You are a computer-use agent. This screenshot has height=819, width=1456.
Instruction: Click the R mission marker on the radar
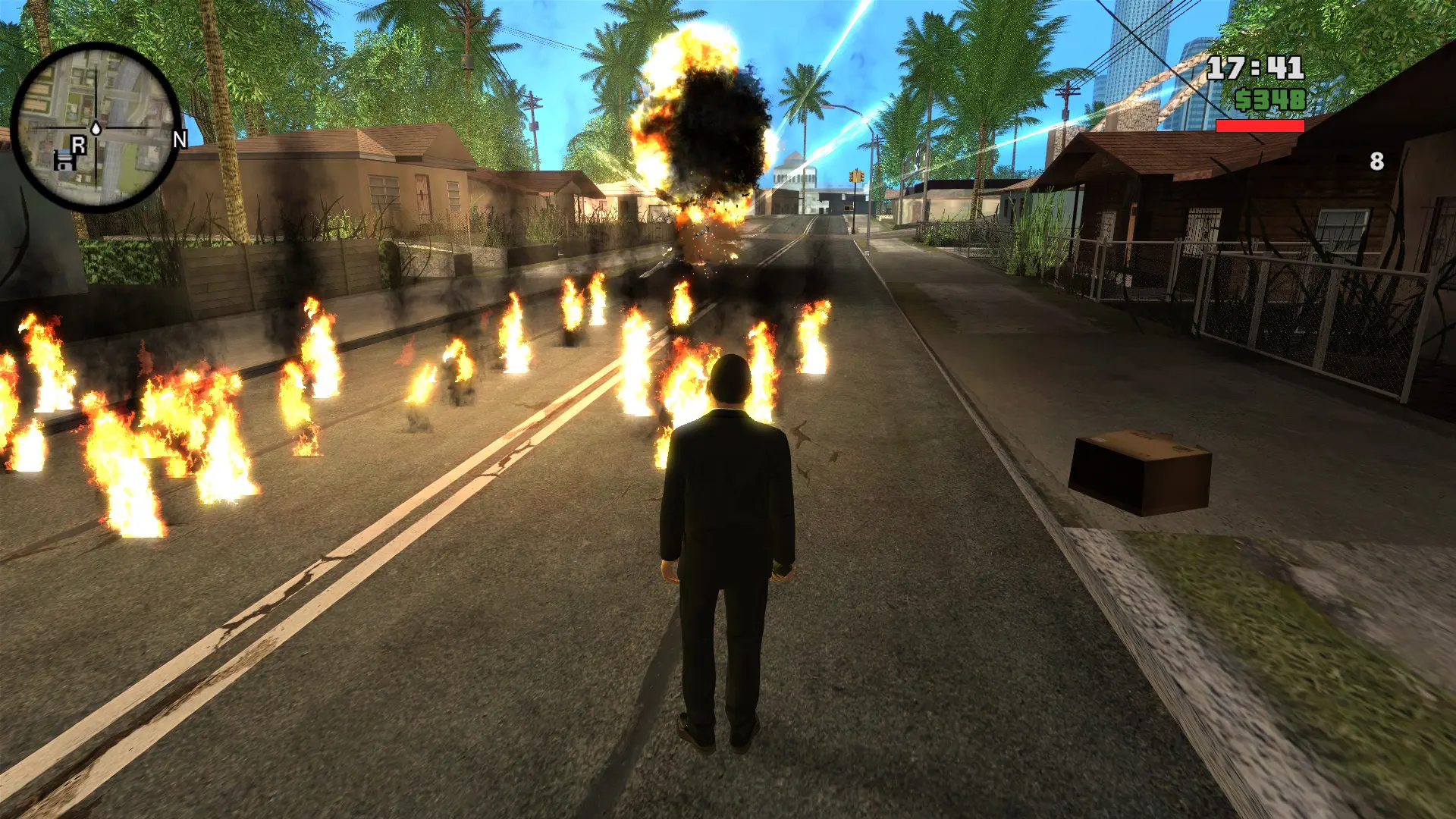tap(78, 144)
